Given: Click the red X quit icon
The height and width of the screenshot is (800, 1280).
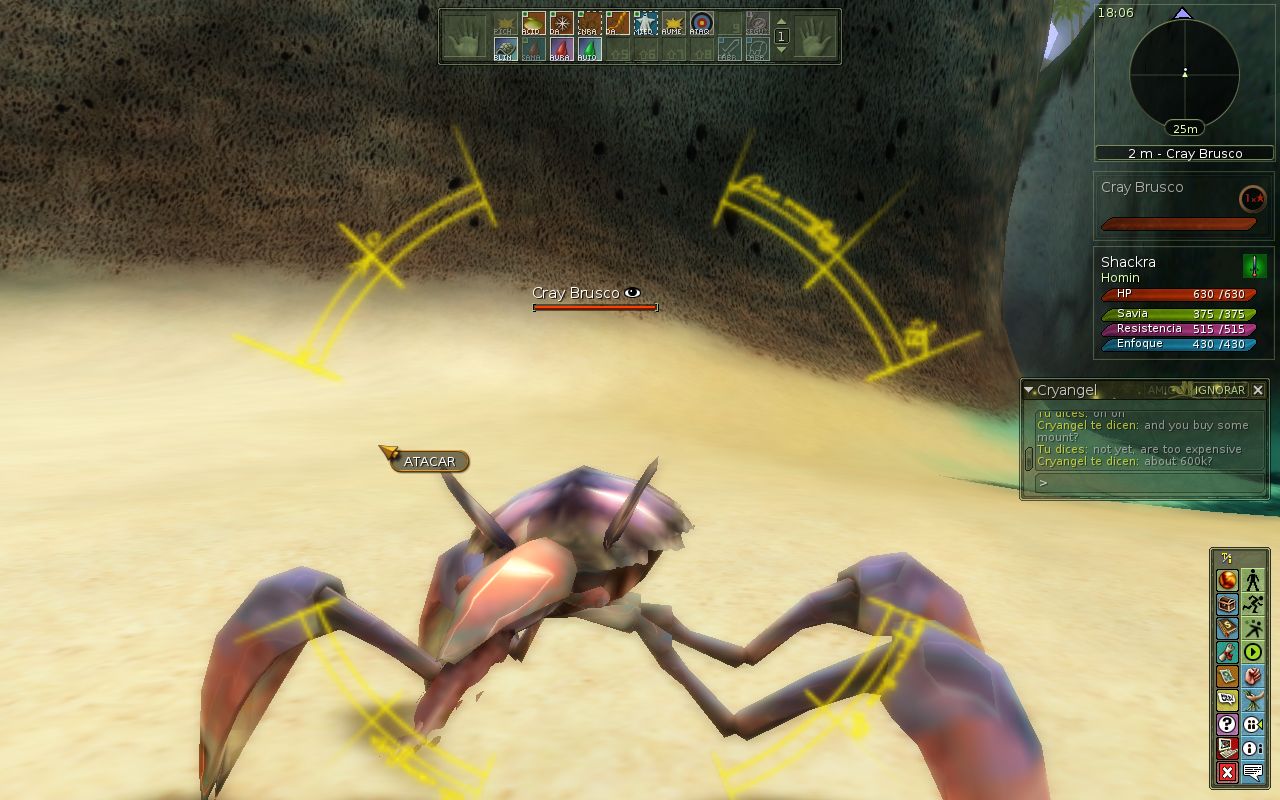Looking at the screenshot, I should [1227, 772].
